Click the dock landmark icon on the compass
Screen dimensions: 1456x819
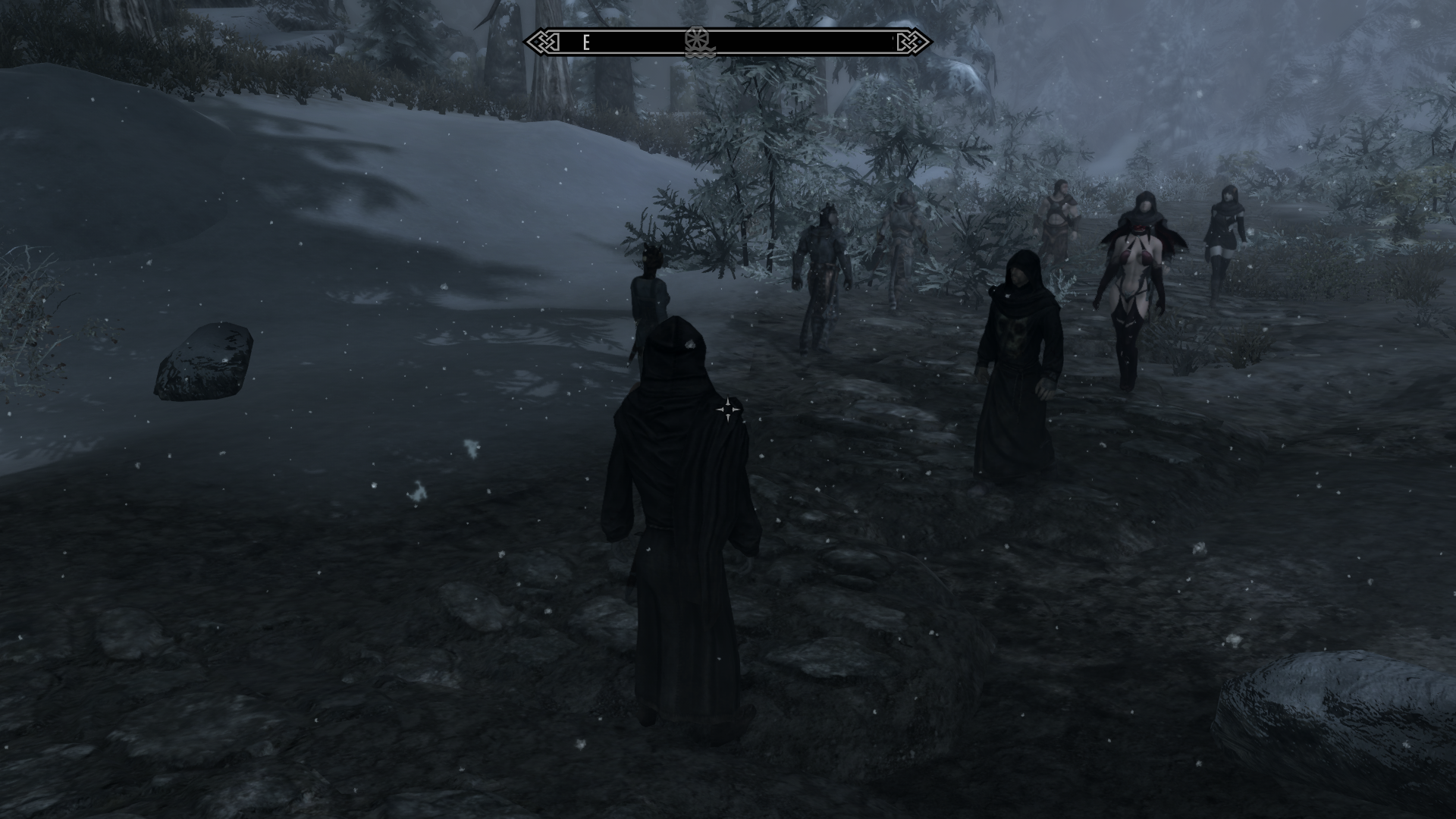(698, 42)
